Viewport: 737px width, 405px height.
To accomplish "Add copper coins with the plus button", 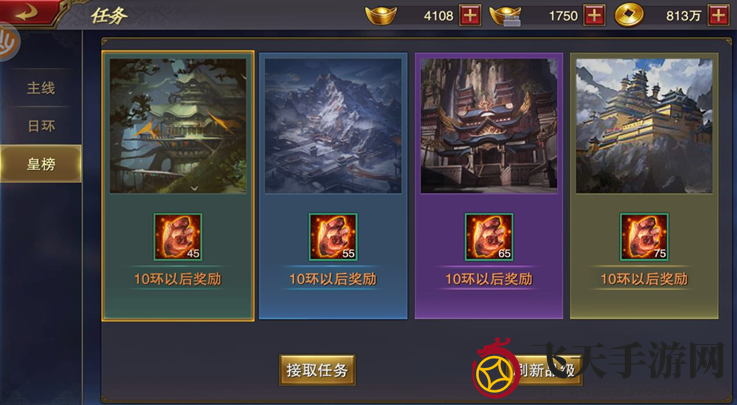I will (717, 15).
